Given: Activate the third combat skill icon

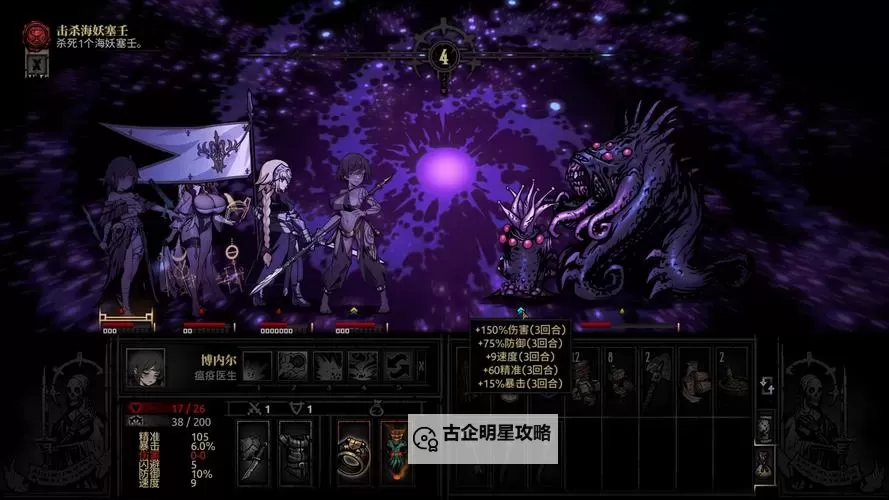Looking at the screenshot, I should [x=328, y=367].
